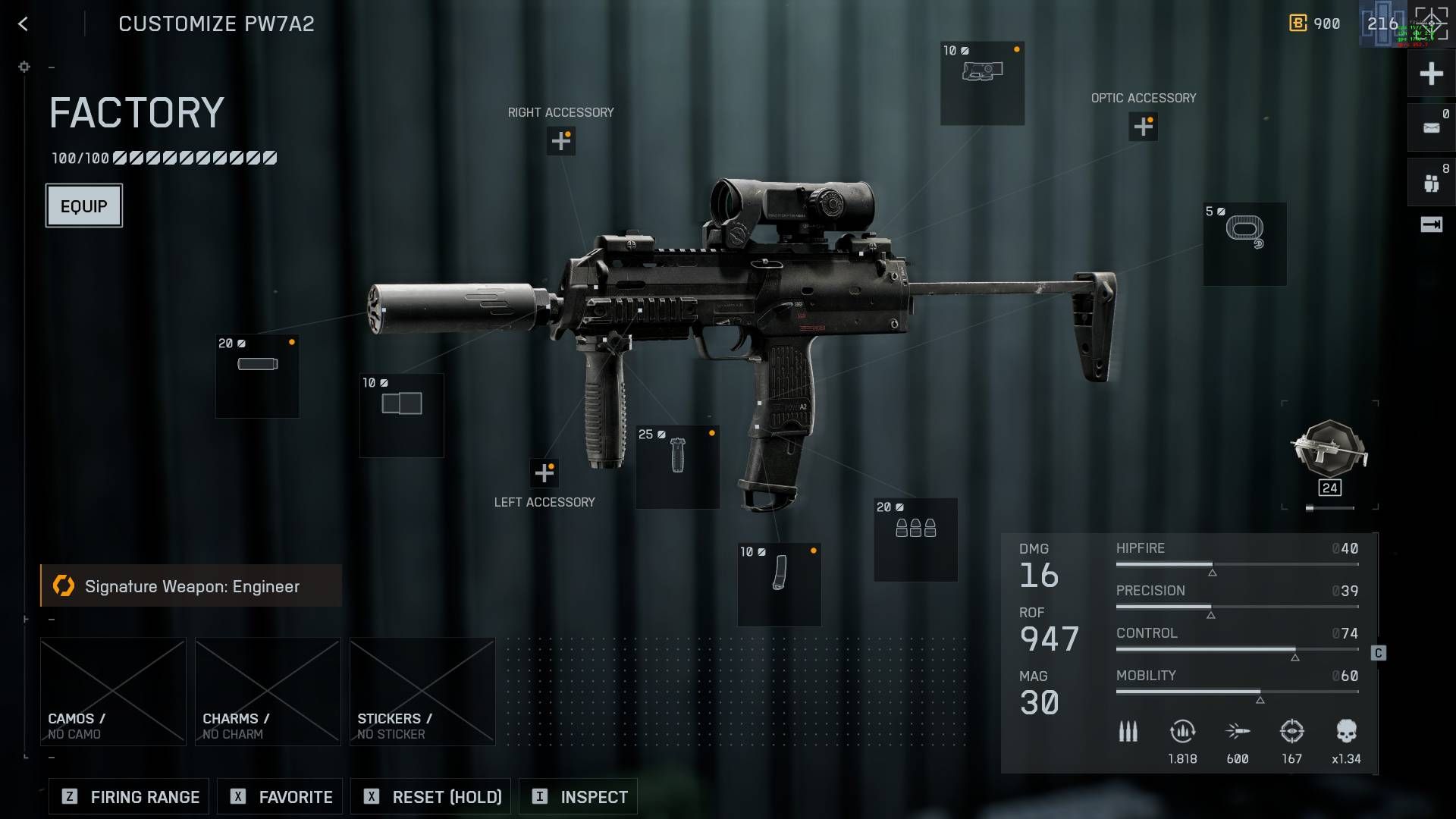Add a Right Accessory via the plus icon

coord(561,141)
